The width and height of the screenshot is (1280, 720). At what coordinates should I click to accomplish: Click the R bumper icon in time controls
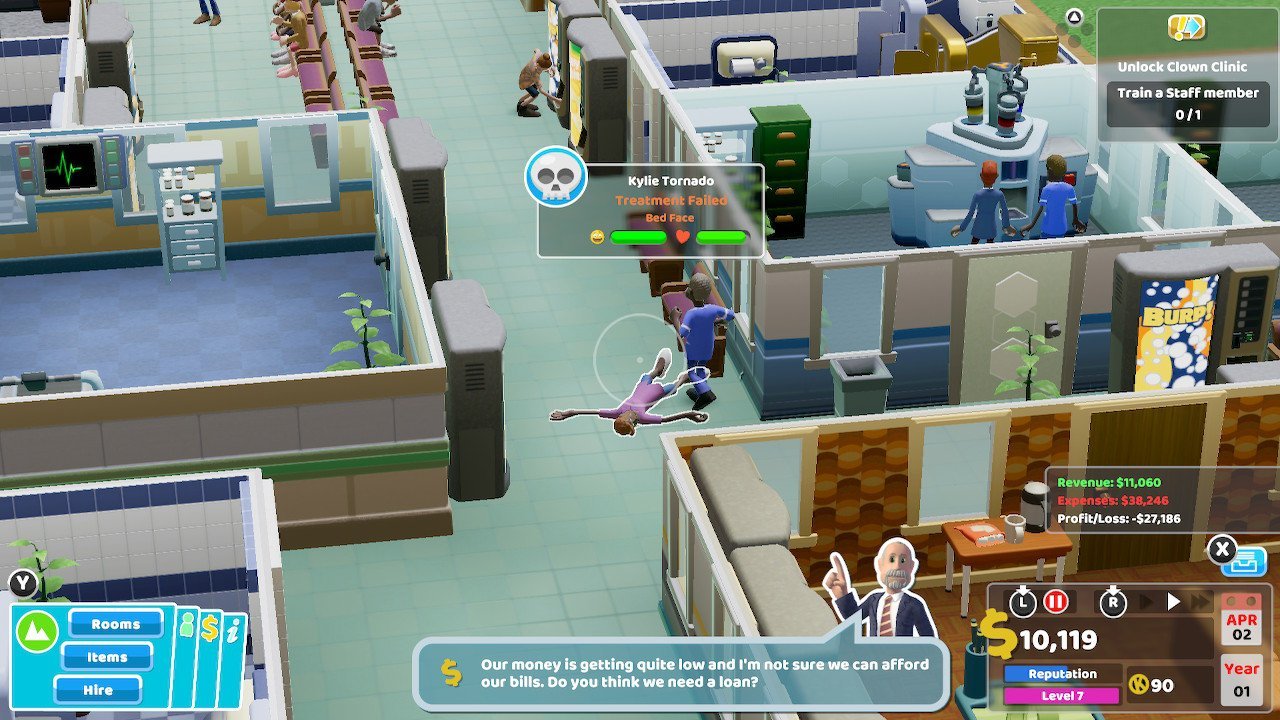click(x=1113, y=603)
